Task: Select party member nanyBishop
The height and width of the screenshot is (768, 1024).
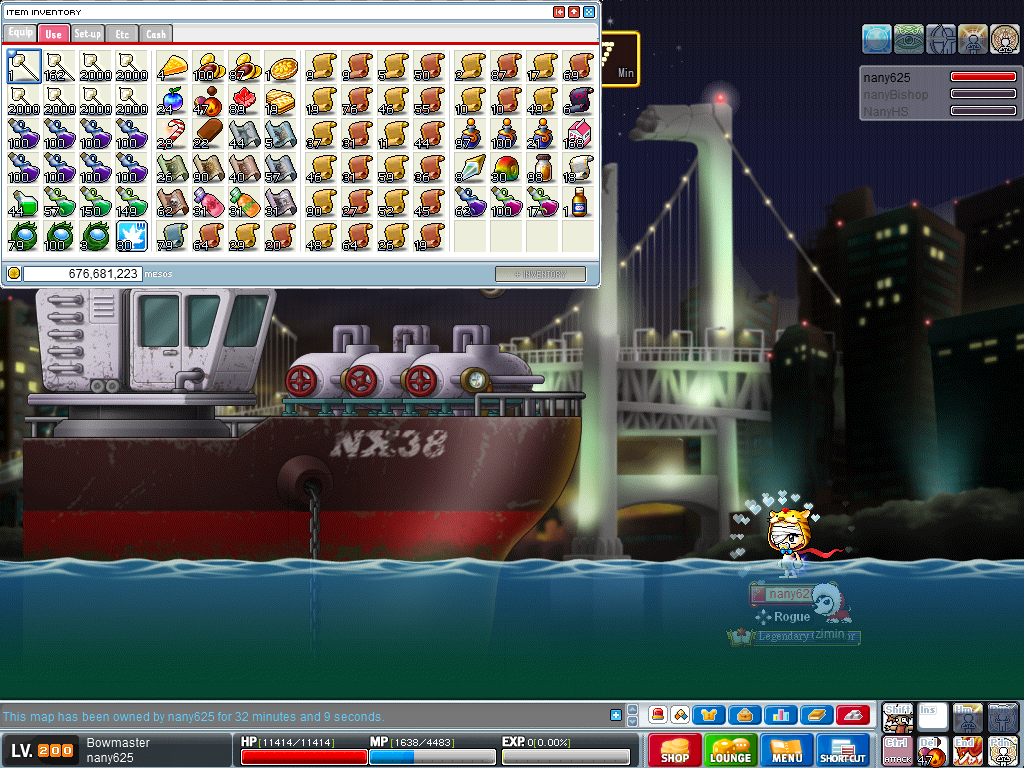Action: pyautogui.click(x=896, y=94)
